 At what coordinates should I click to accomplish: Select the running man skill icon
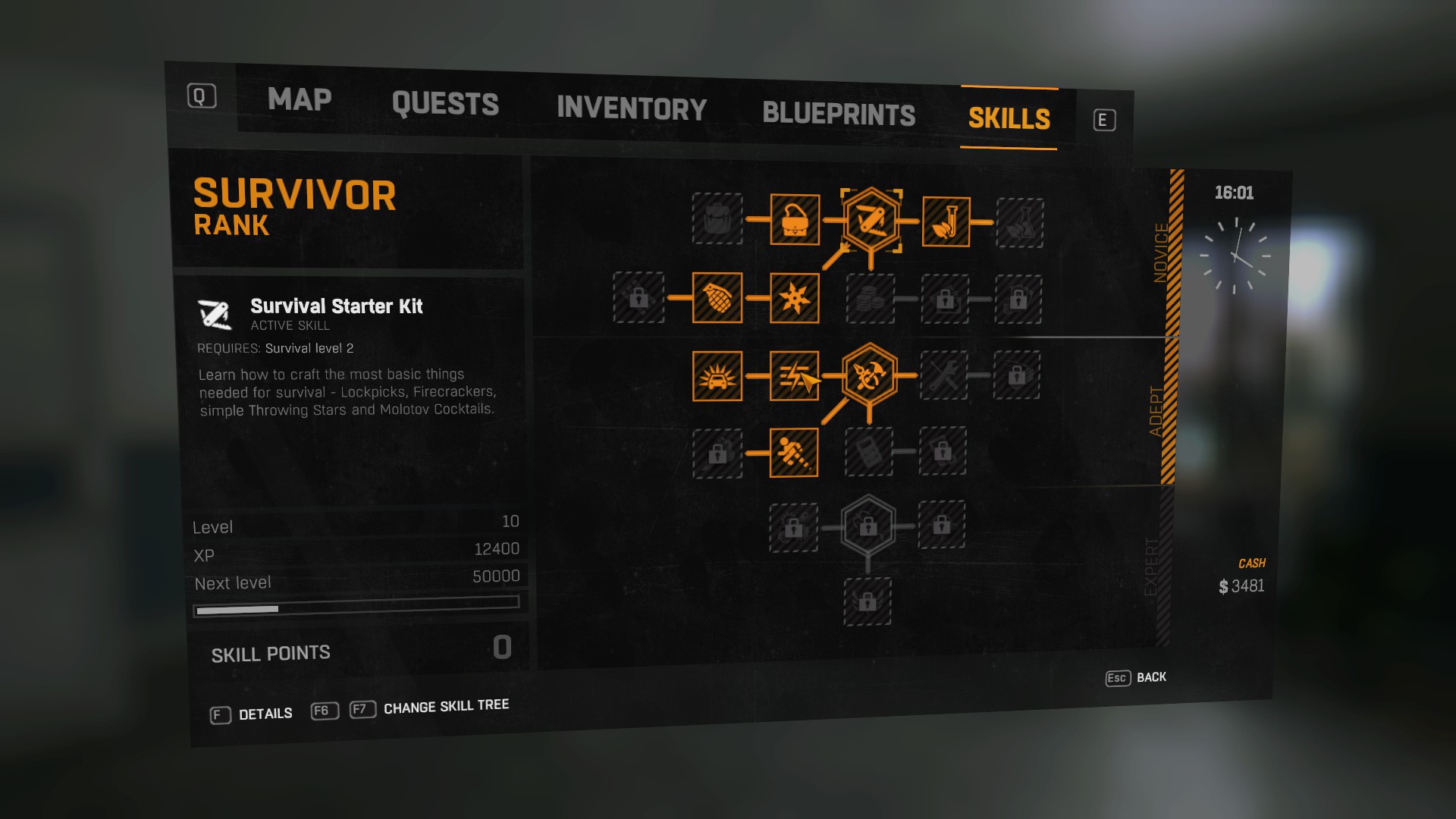tap(794, 453)
